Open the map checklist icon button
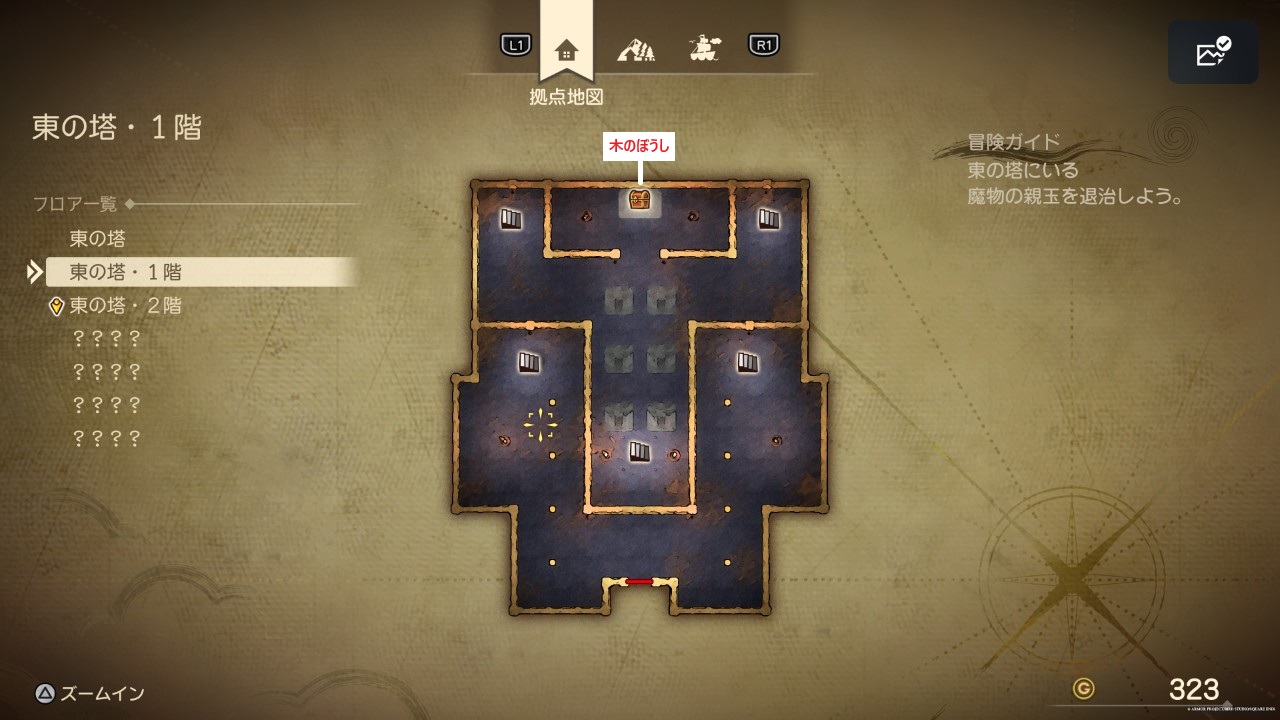 tap(1213, 52)
